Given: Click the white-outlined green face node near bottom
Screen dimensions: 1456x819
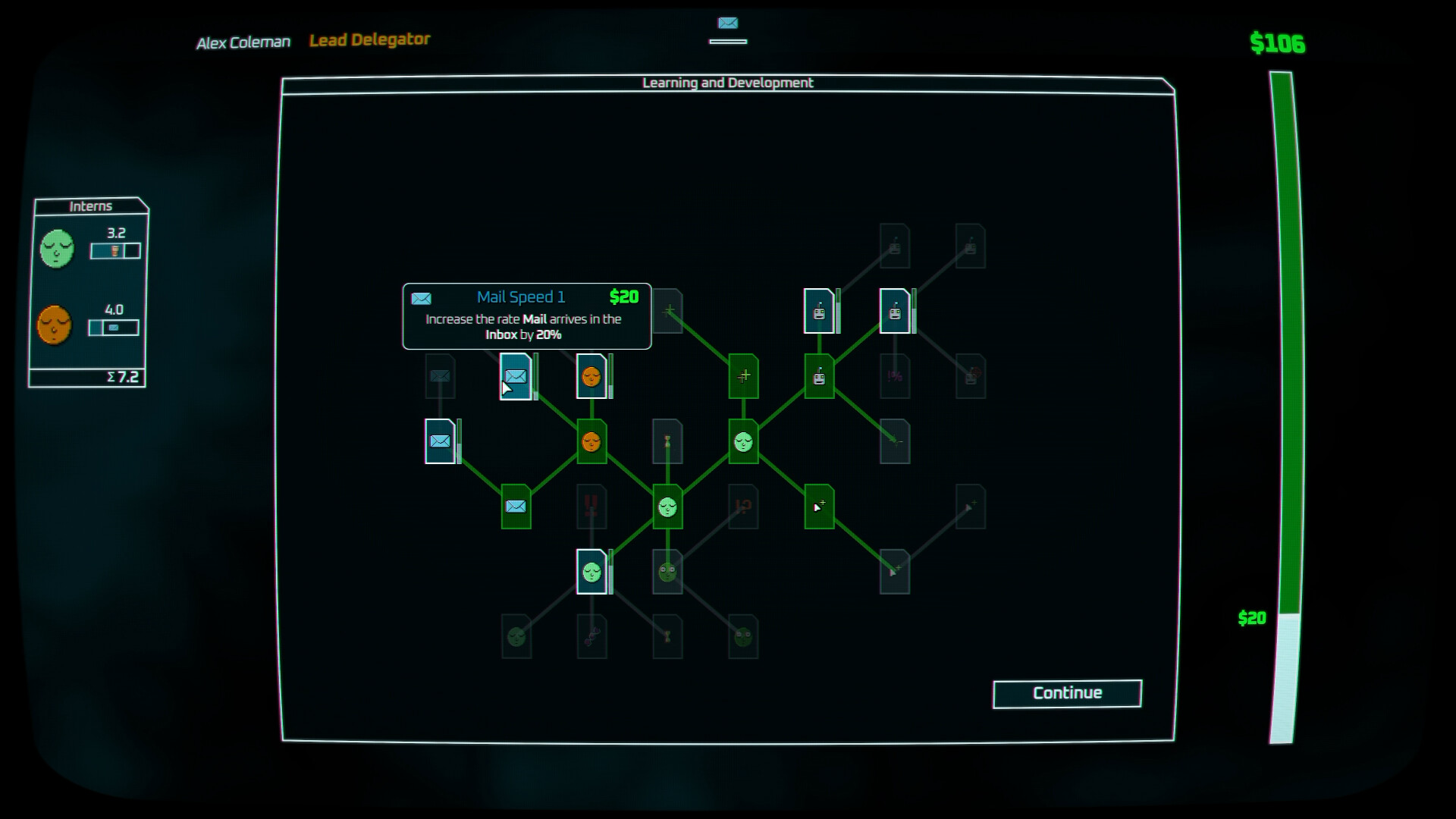Looking at the screenshot, I should coord(592,571).
